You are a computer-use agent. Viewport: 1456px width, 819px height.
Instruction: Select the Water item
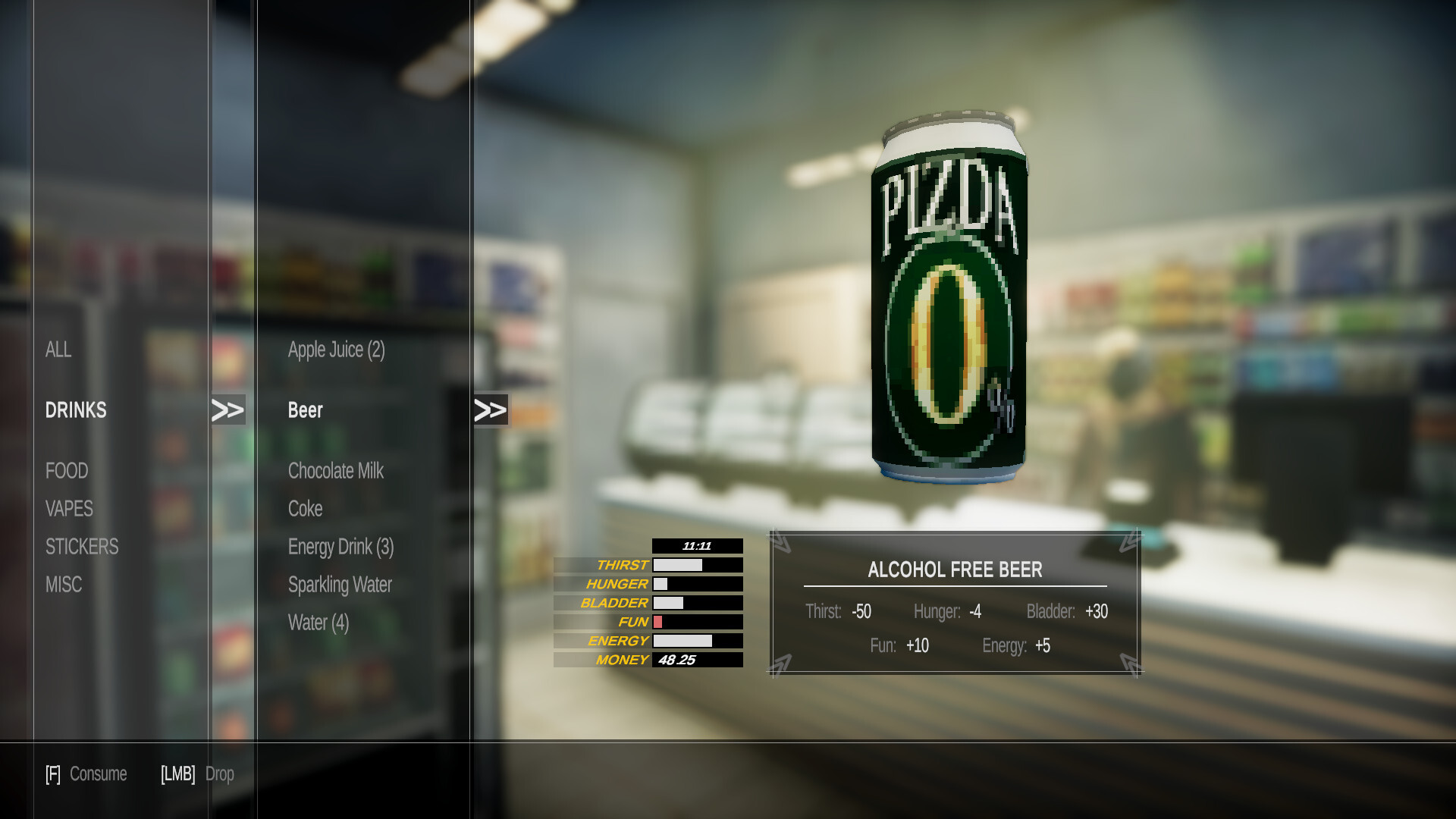coord(318,623)
